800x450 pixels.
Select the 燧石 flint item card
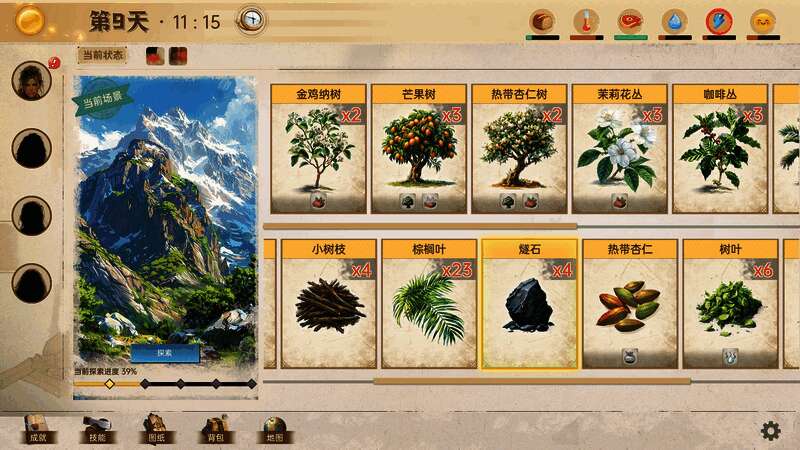[x=529, y=304]
